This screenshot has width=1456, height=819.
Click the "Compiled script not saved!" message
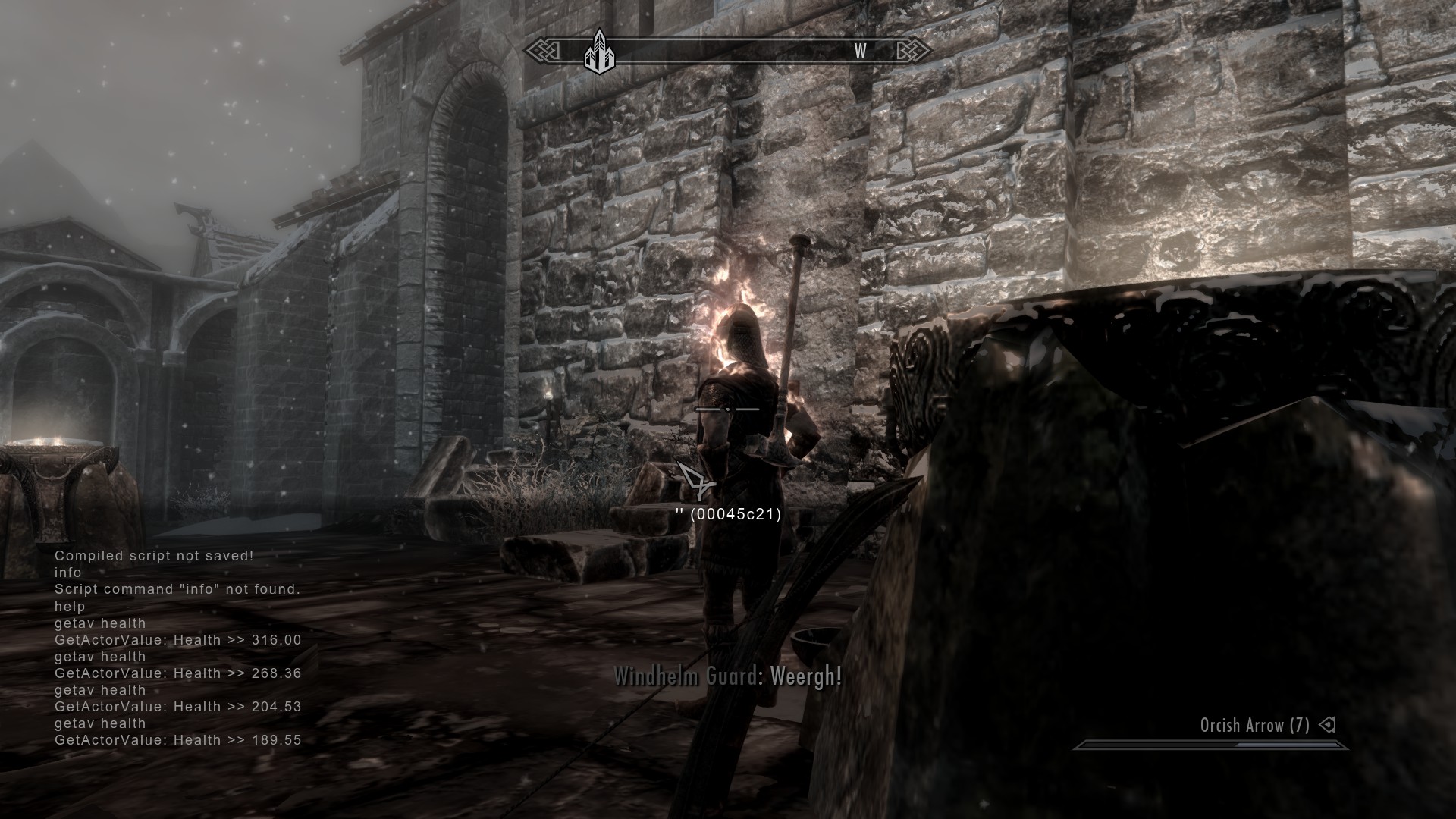pyautogui.click(x=153, y=555)
